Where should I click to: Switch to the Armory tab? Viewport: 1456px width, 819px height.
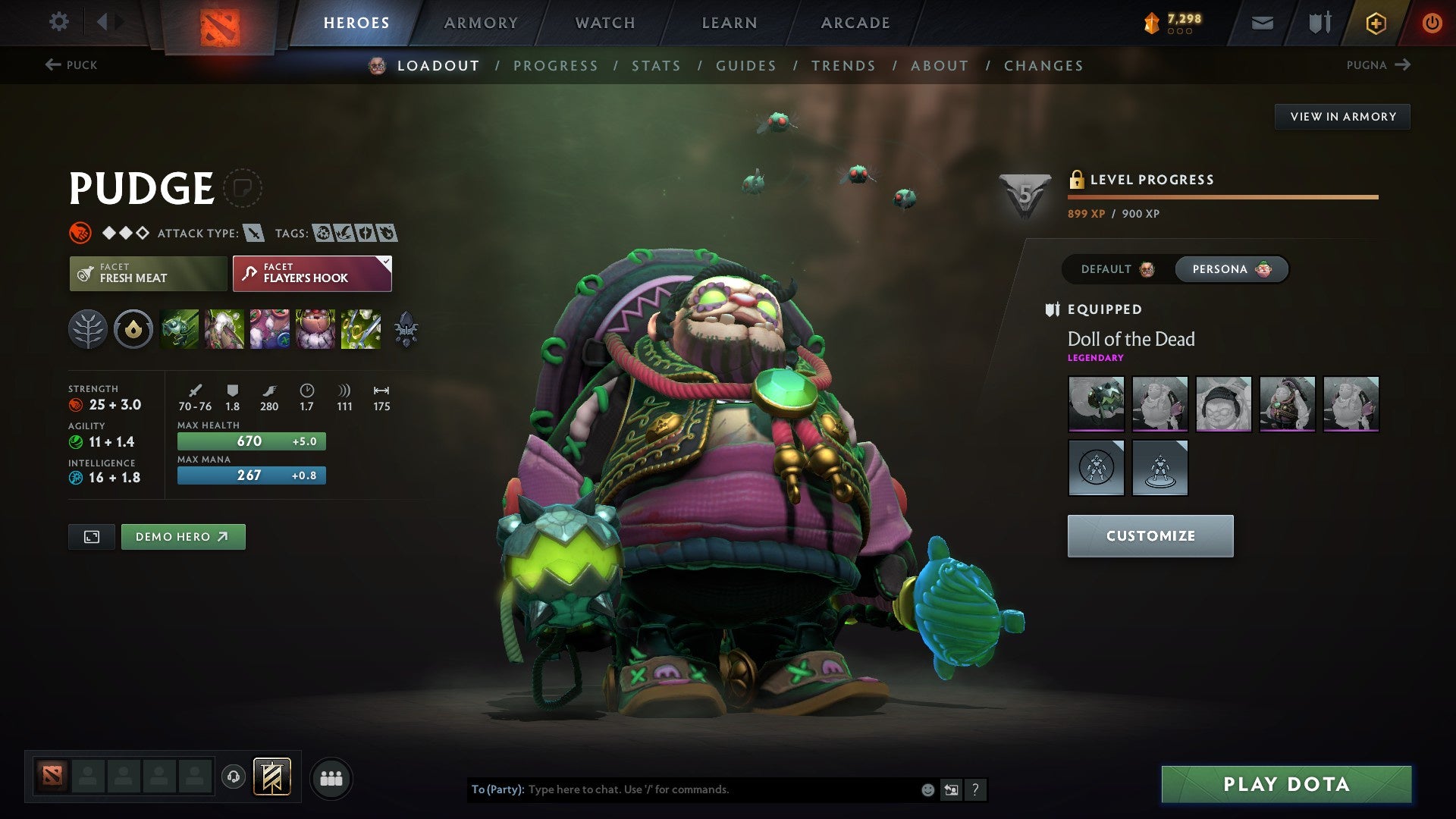pos(481,23)
